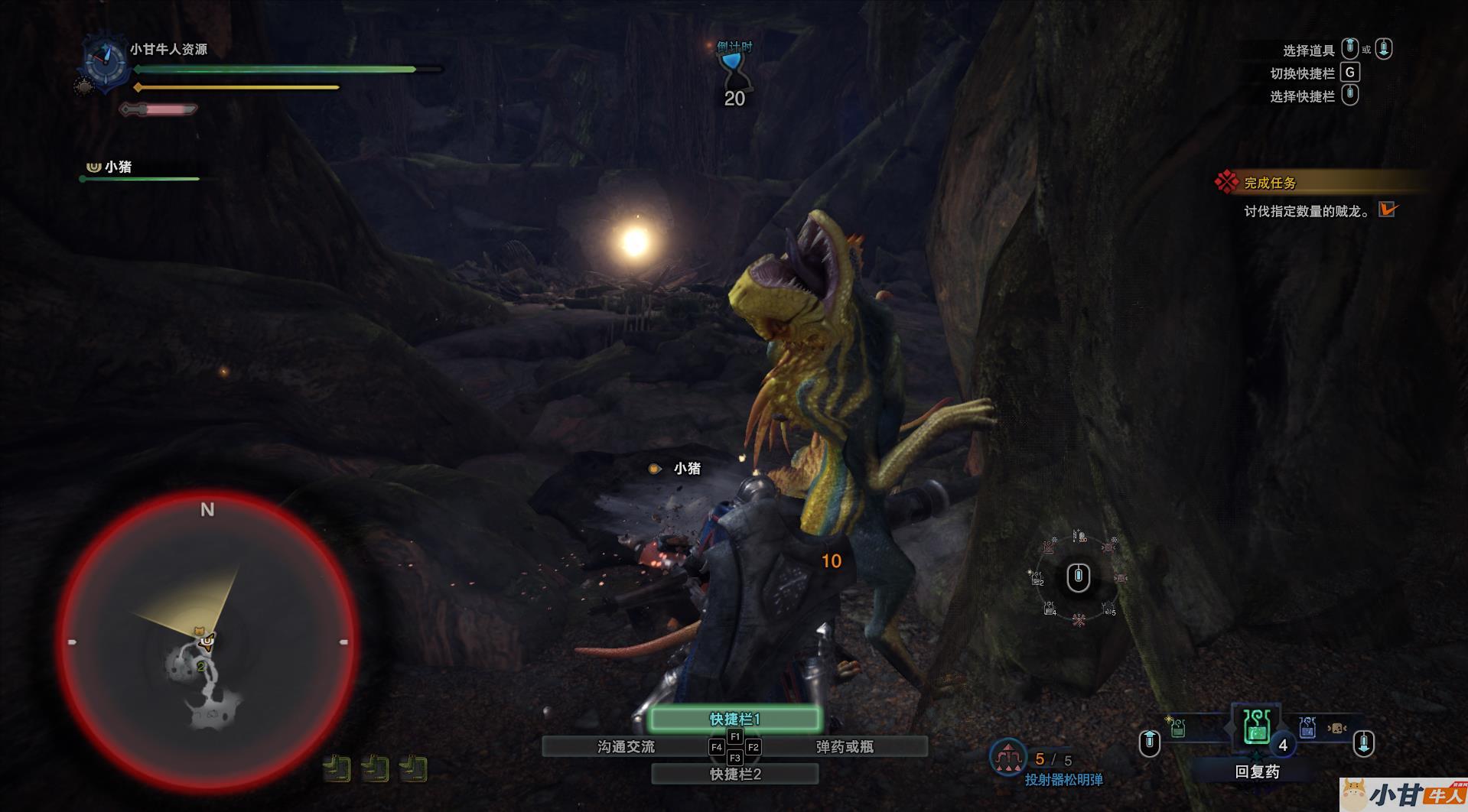Image resolution: width=1468 pixels, height=812 pixels.
Task: Click the 小甘牛人 watermark logo
Action: (x=1404, y=795)
